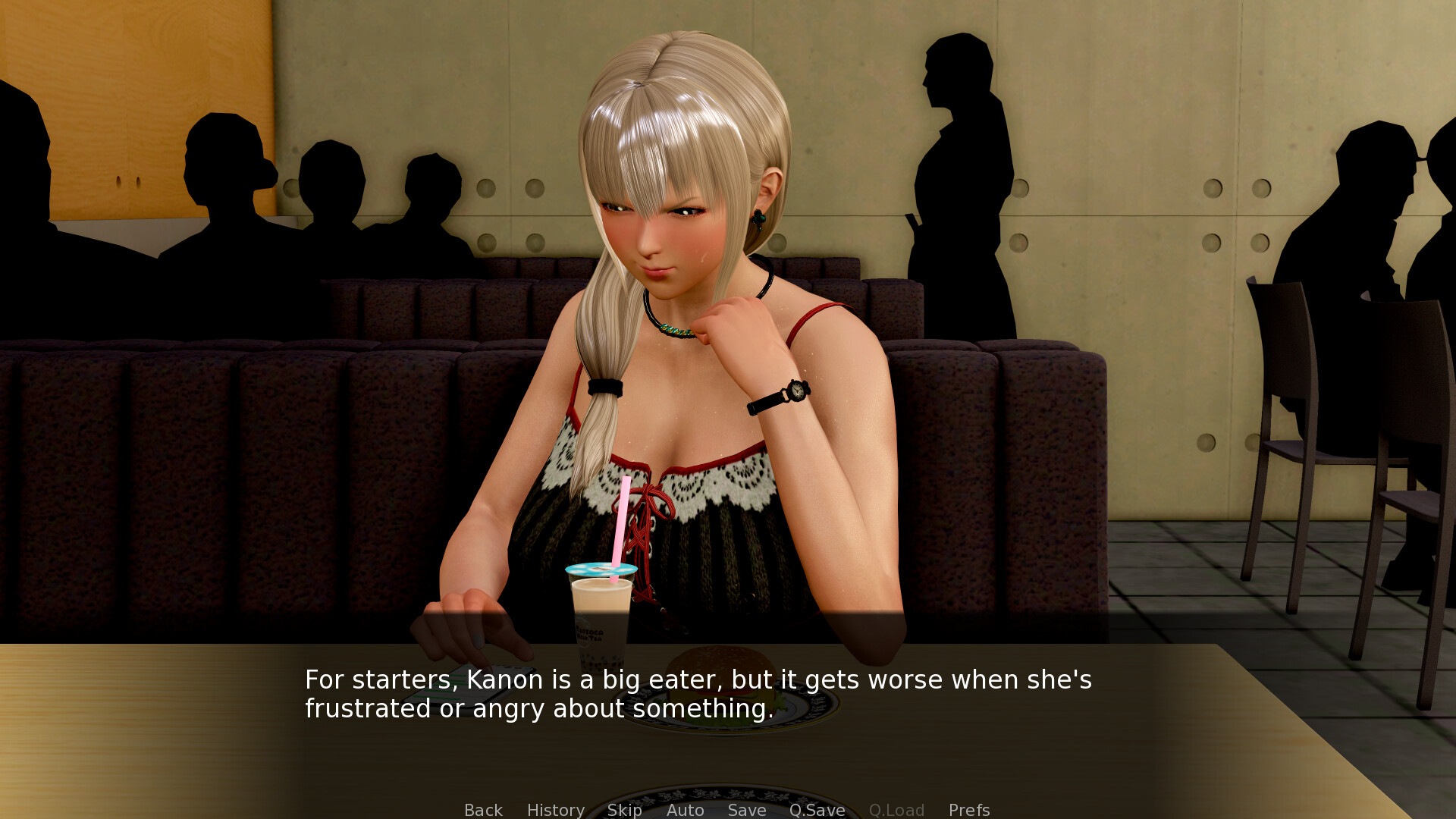
Task: Enable Skip mode to fast-forward text
Action: click(624, 810)
